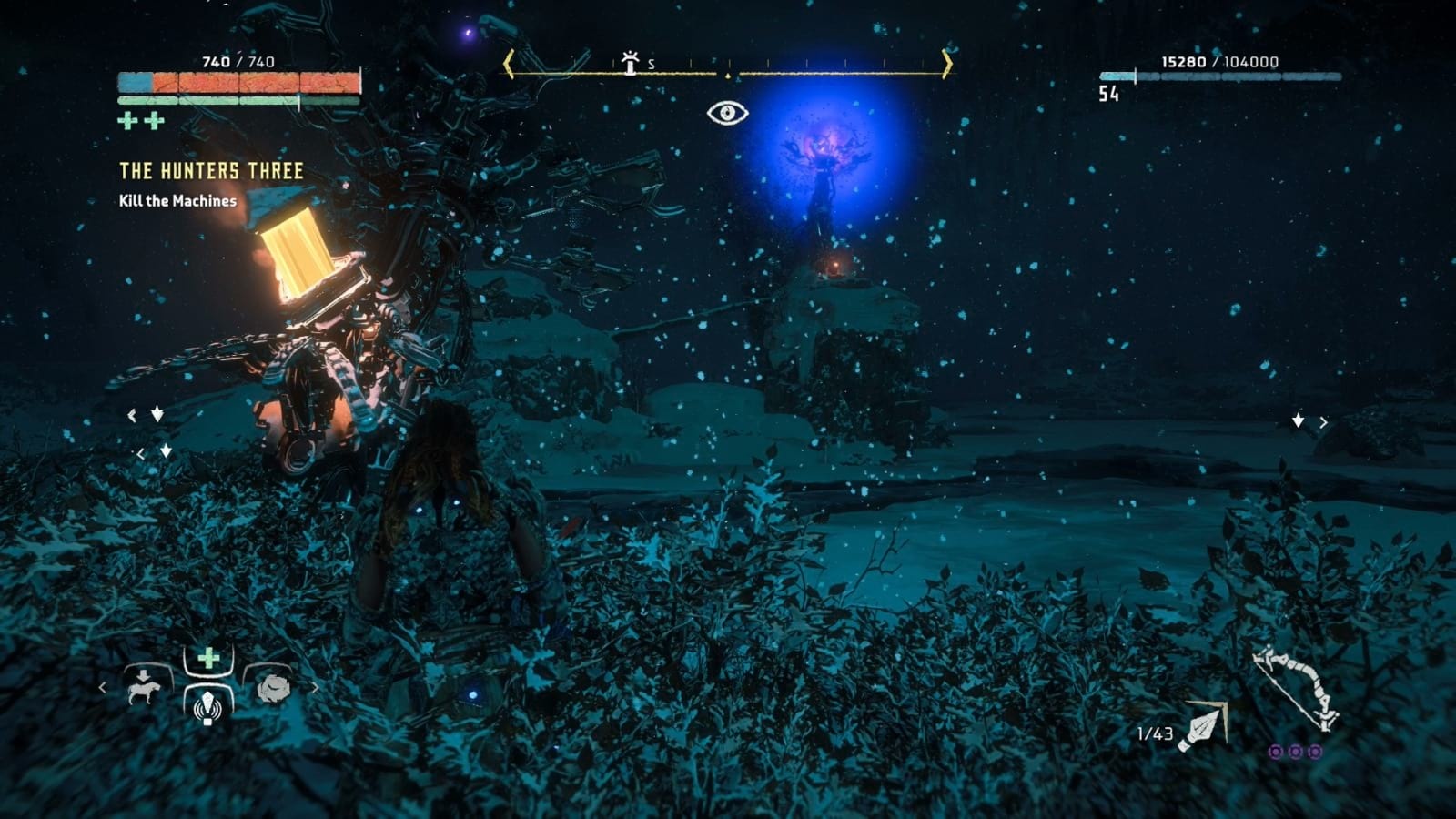This screenshot has height=819, width=1456.
Task: Select the rock lure icon on the item wheel
Action: click(273, 689)
